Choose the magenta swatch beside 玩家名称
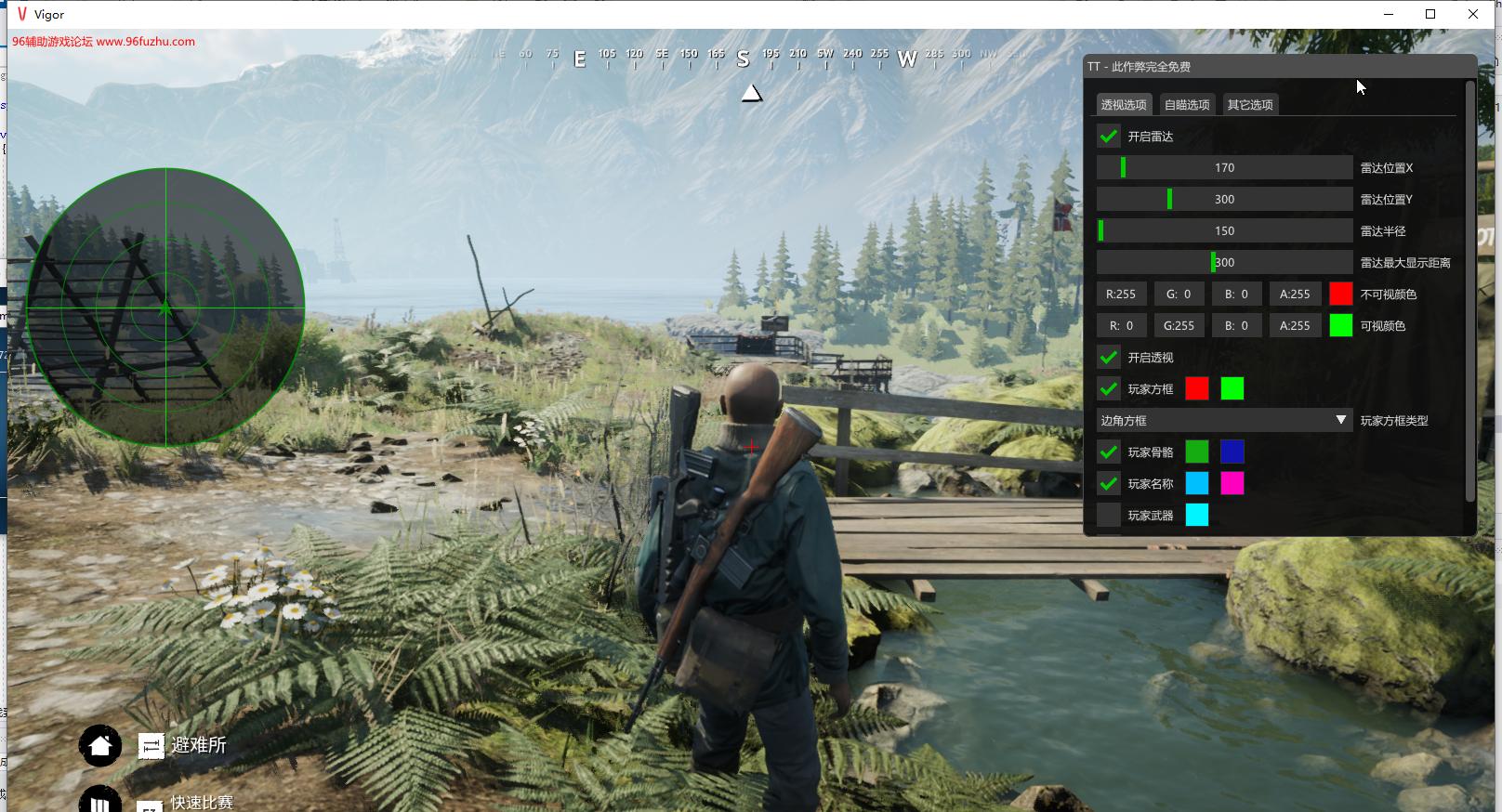This screenshot has width=1502, height=812. pyautogui.click(x=1232, y=484)
